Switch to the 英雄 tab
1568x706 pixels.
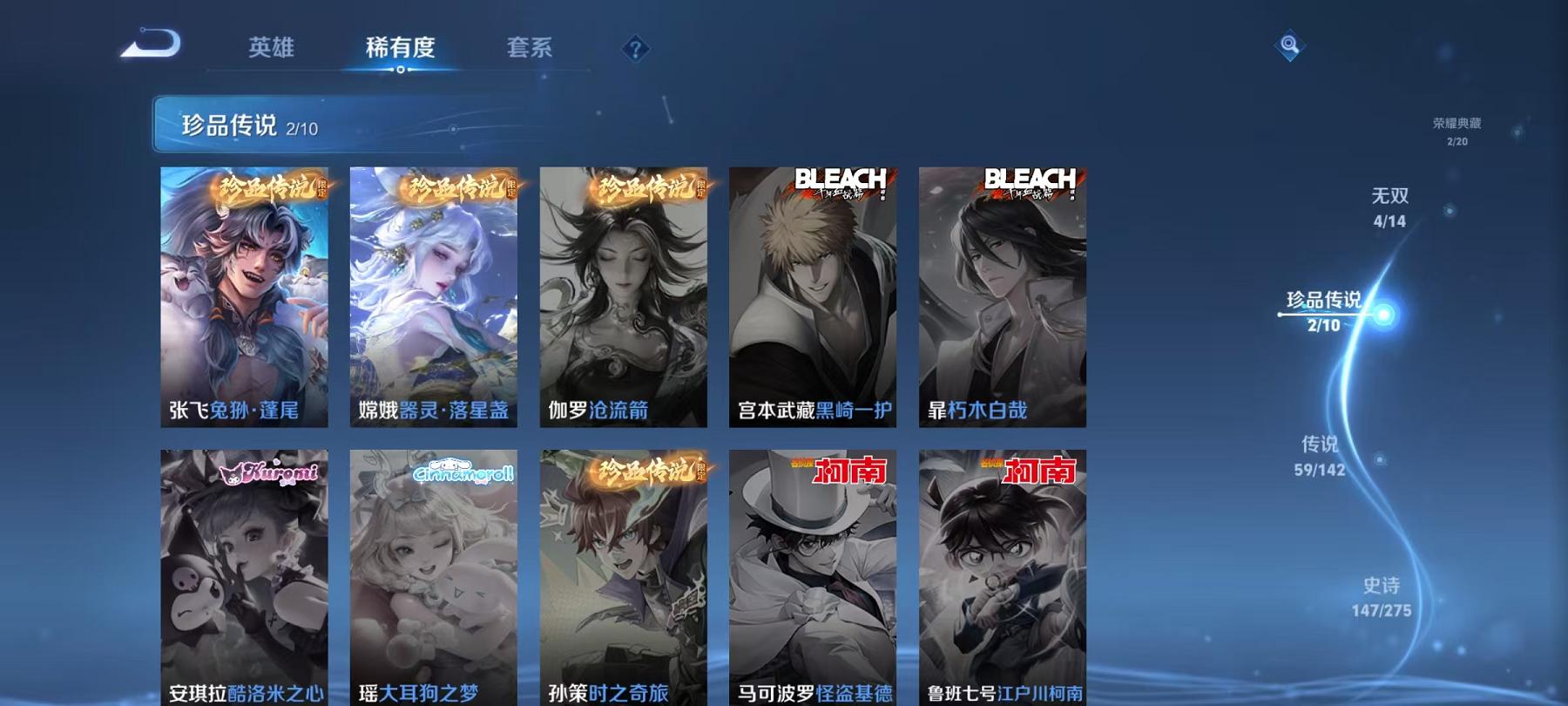tap(272, 49)
